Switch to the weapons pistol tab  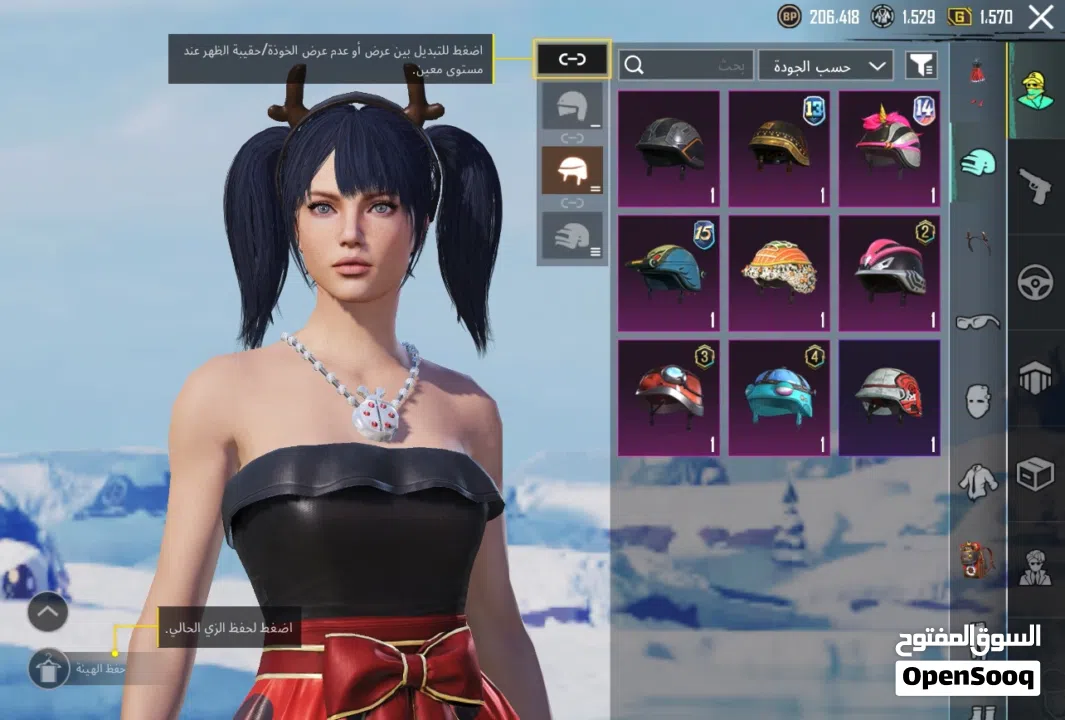pyautogui.click(x=1035, y=185)
